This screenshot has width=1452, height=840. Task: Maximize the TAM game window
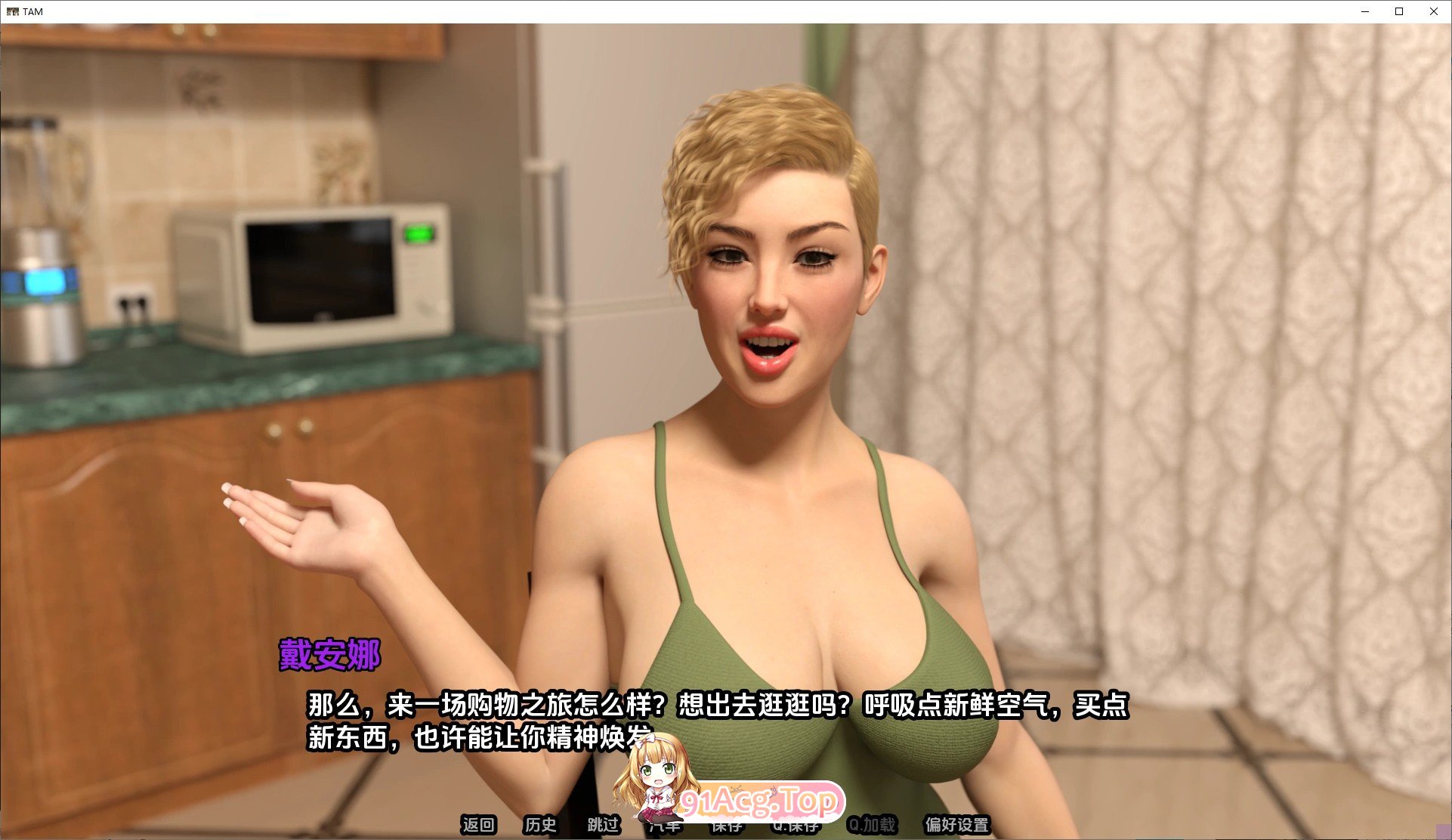coord(1399,11)
